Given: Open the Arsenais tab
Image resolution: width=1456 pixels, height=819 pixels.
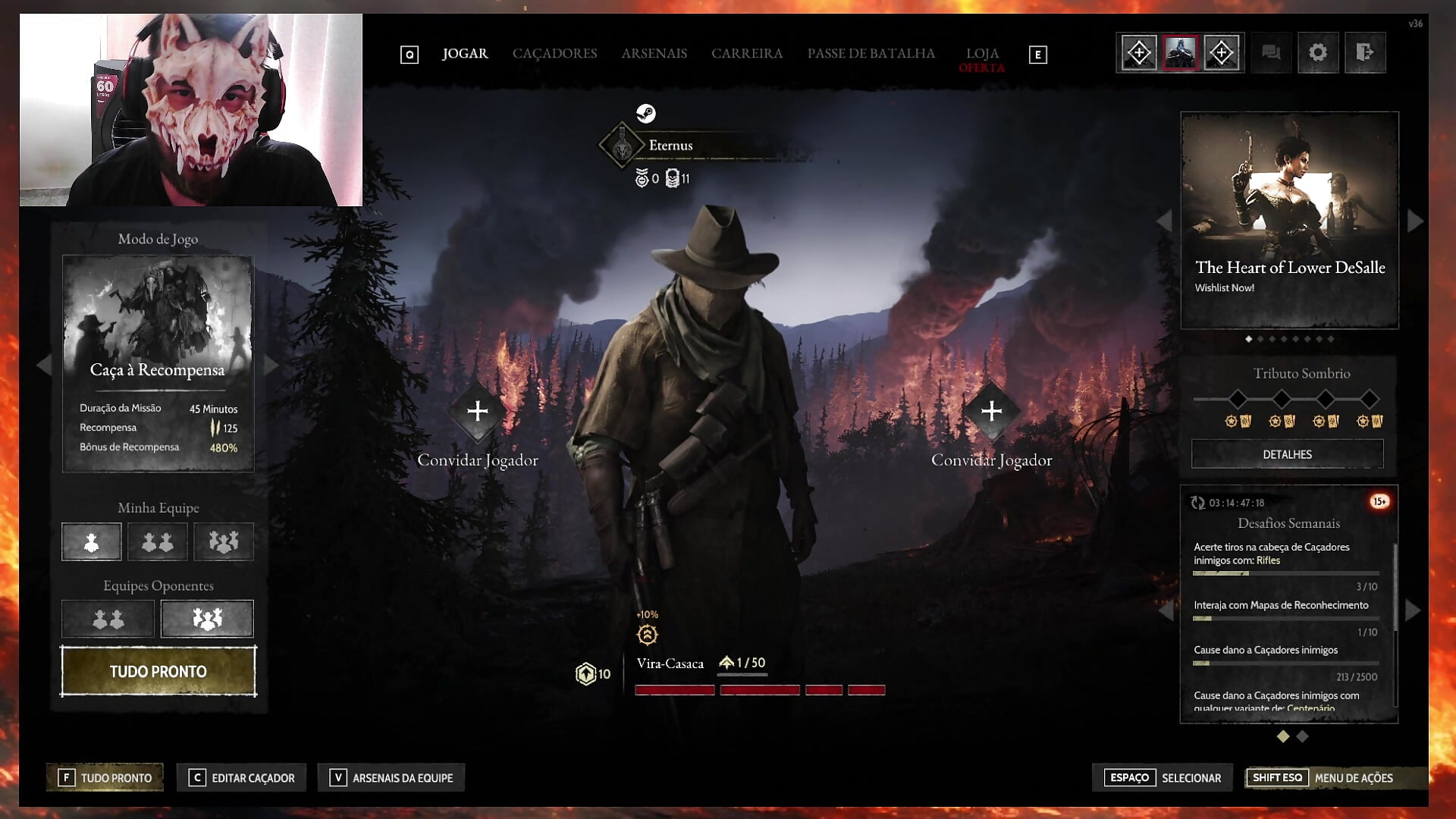Looking at the screenshot, I should [x=654, y=54].
